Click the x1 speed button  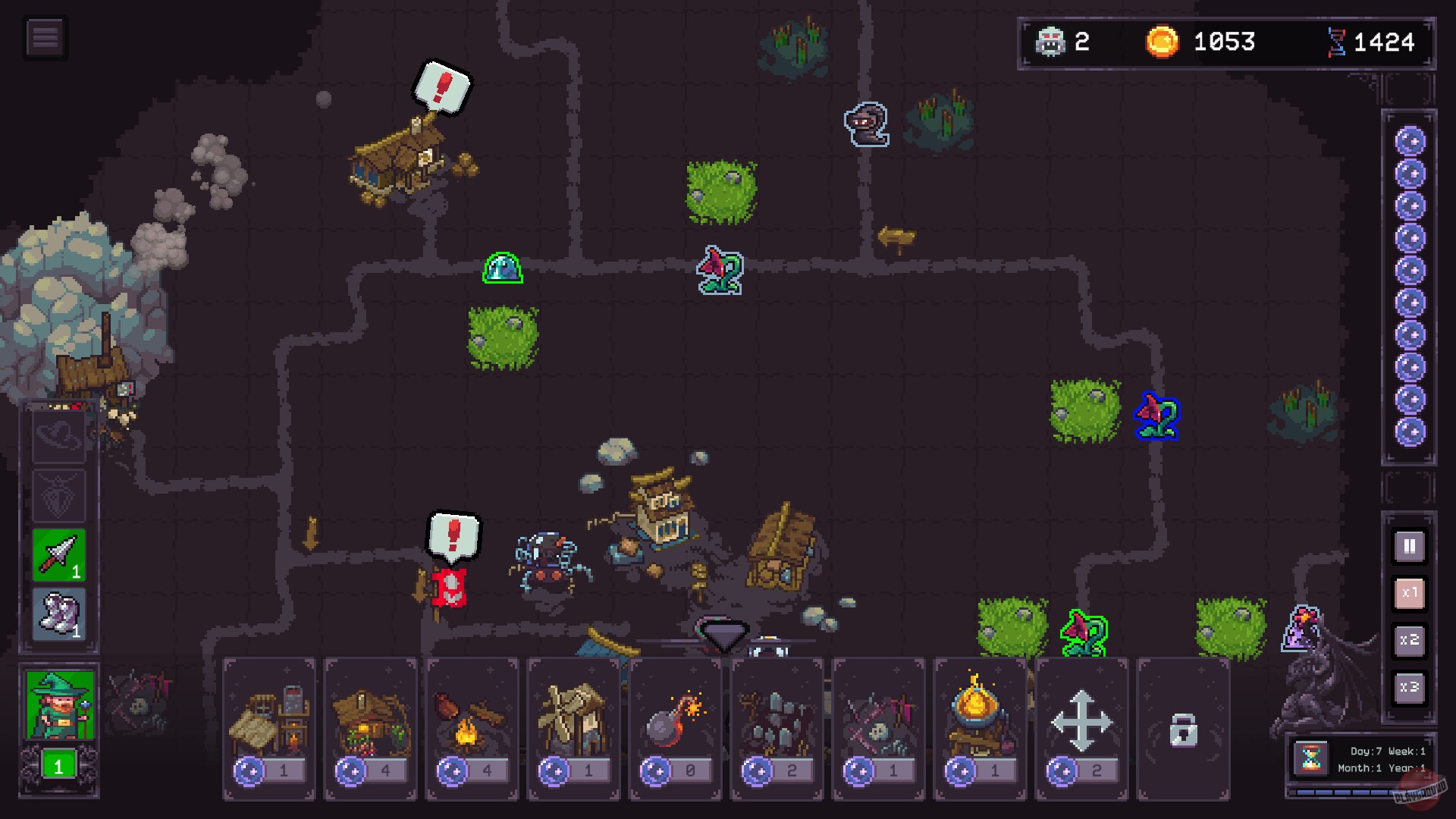tap(1409, 593)
